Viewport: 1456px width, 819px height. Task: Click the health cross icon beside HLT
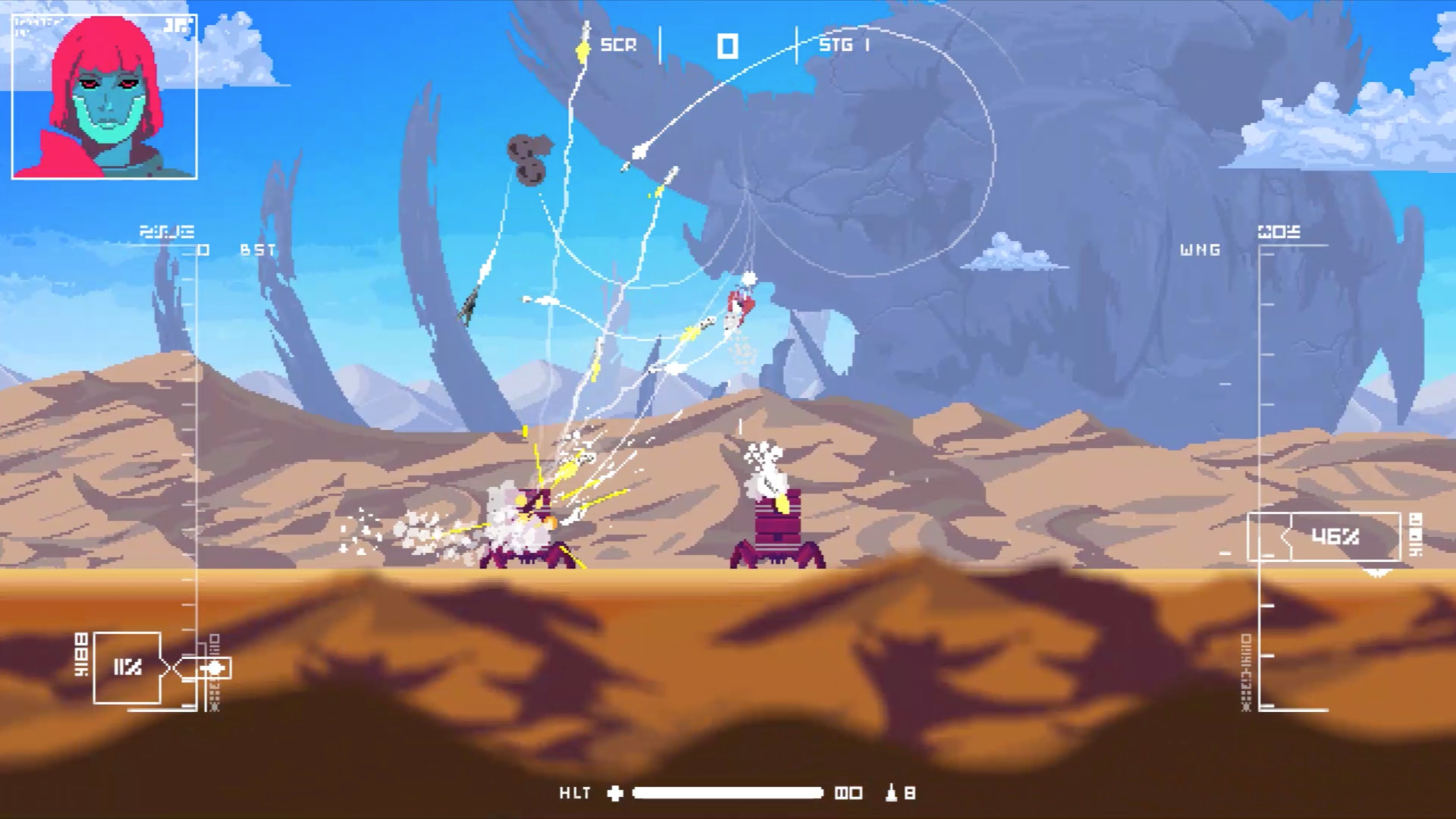pos(614,793)
